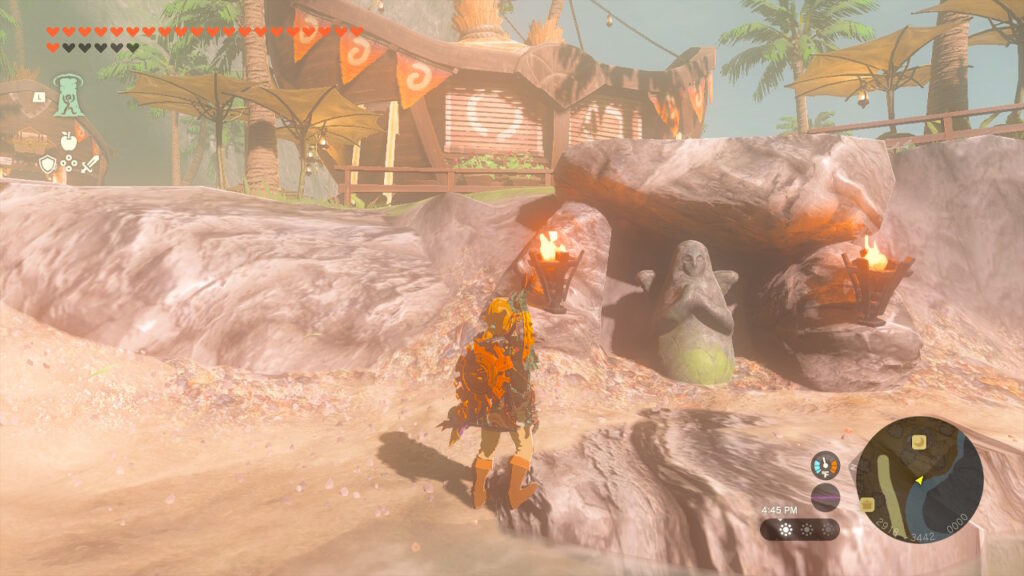Image resolution: width=1024 pixels, height=576 pixels.
Task: Open the shield quick-select icon
Action: click(46, 164)
